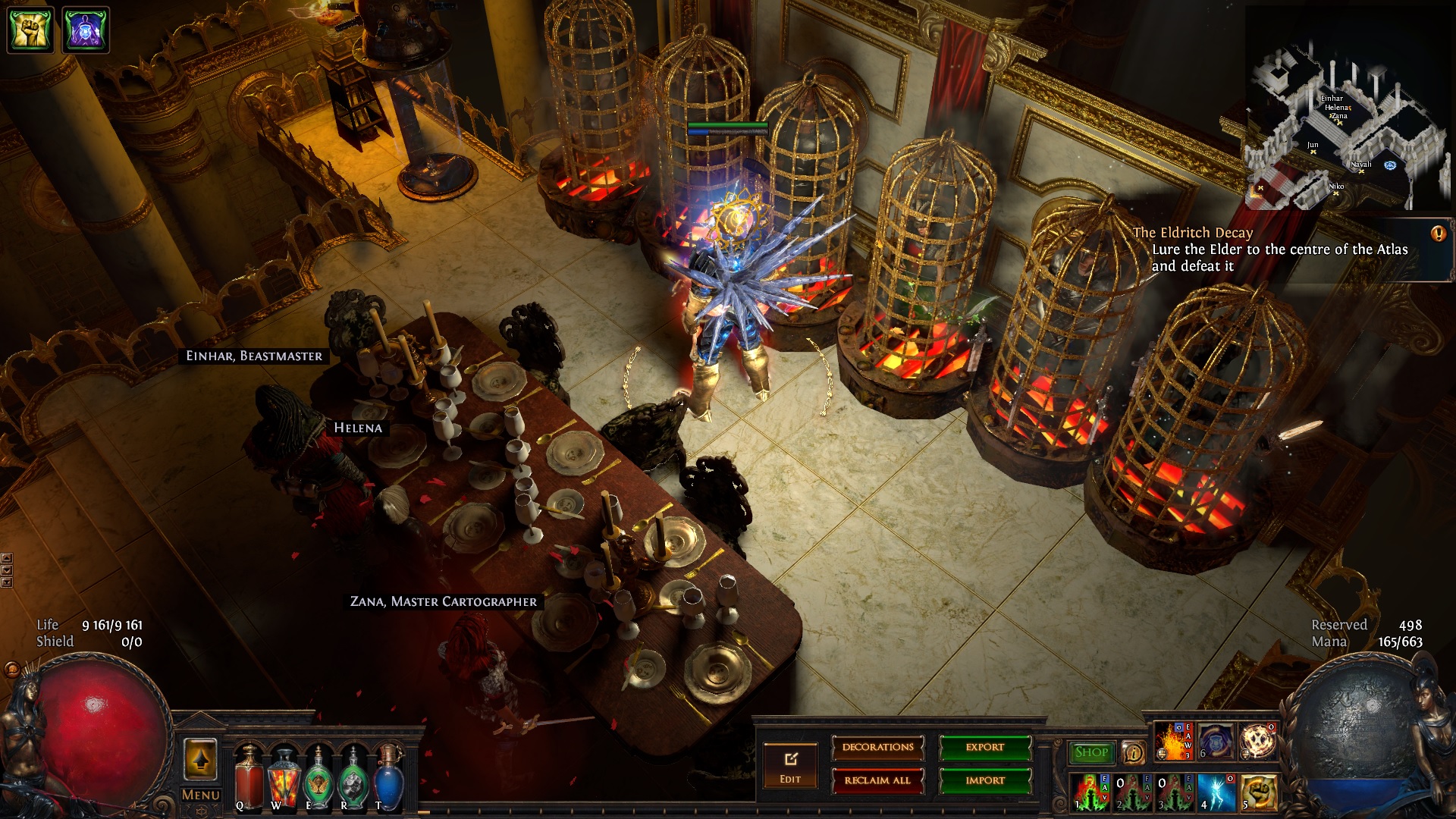The height and width of the screenshot is (819, 1456).
Task: Activate the glowing skull circle skill
Action: pos(1259,741)
